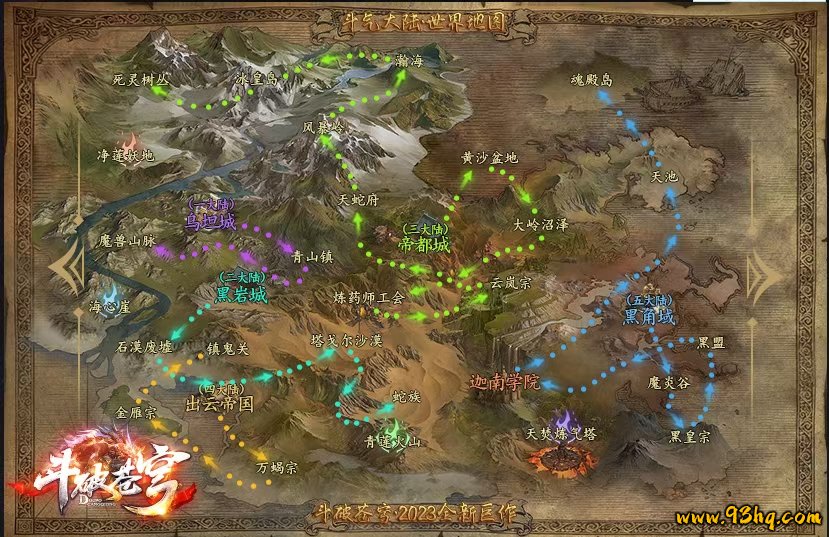Travel to 黑岩城 on the world map

tap(243, 294)
